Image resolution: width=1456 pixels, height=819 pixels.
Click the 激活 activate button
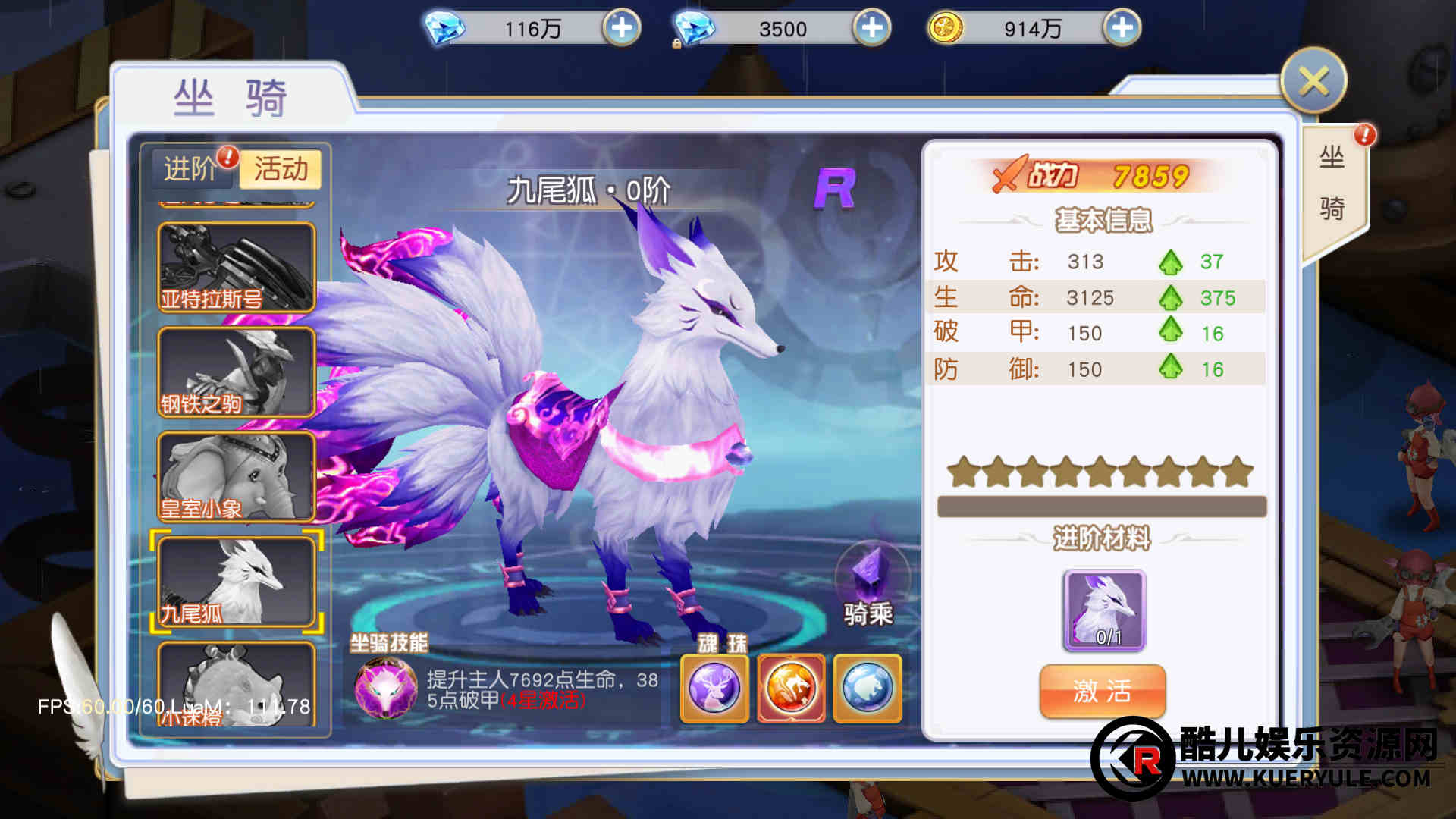1102,691
